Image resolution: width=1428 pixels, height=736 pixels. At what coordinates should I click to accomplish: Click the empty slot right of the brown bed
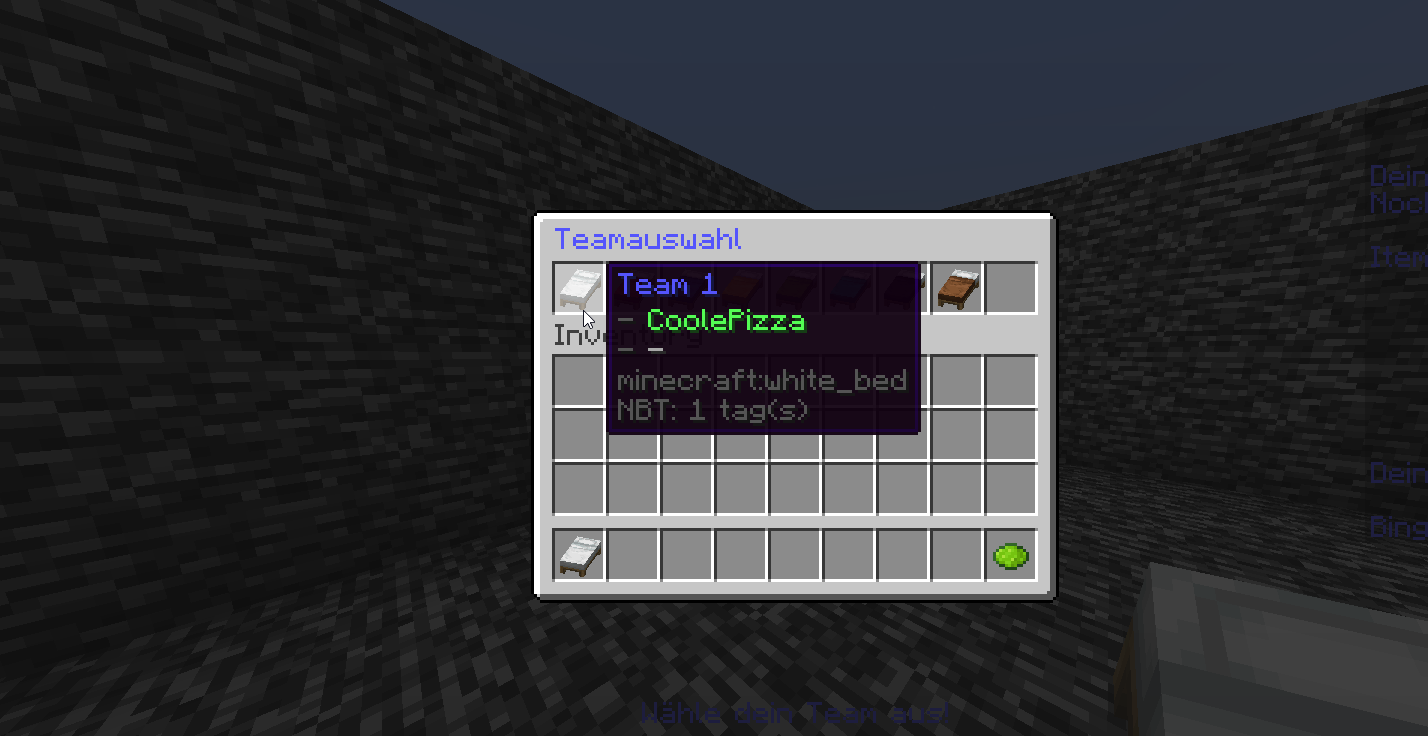click(1011, 286)
